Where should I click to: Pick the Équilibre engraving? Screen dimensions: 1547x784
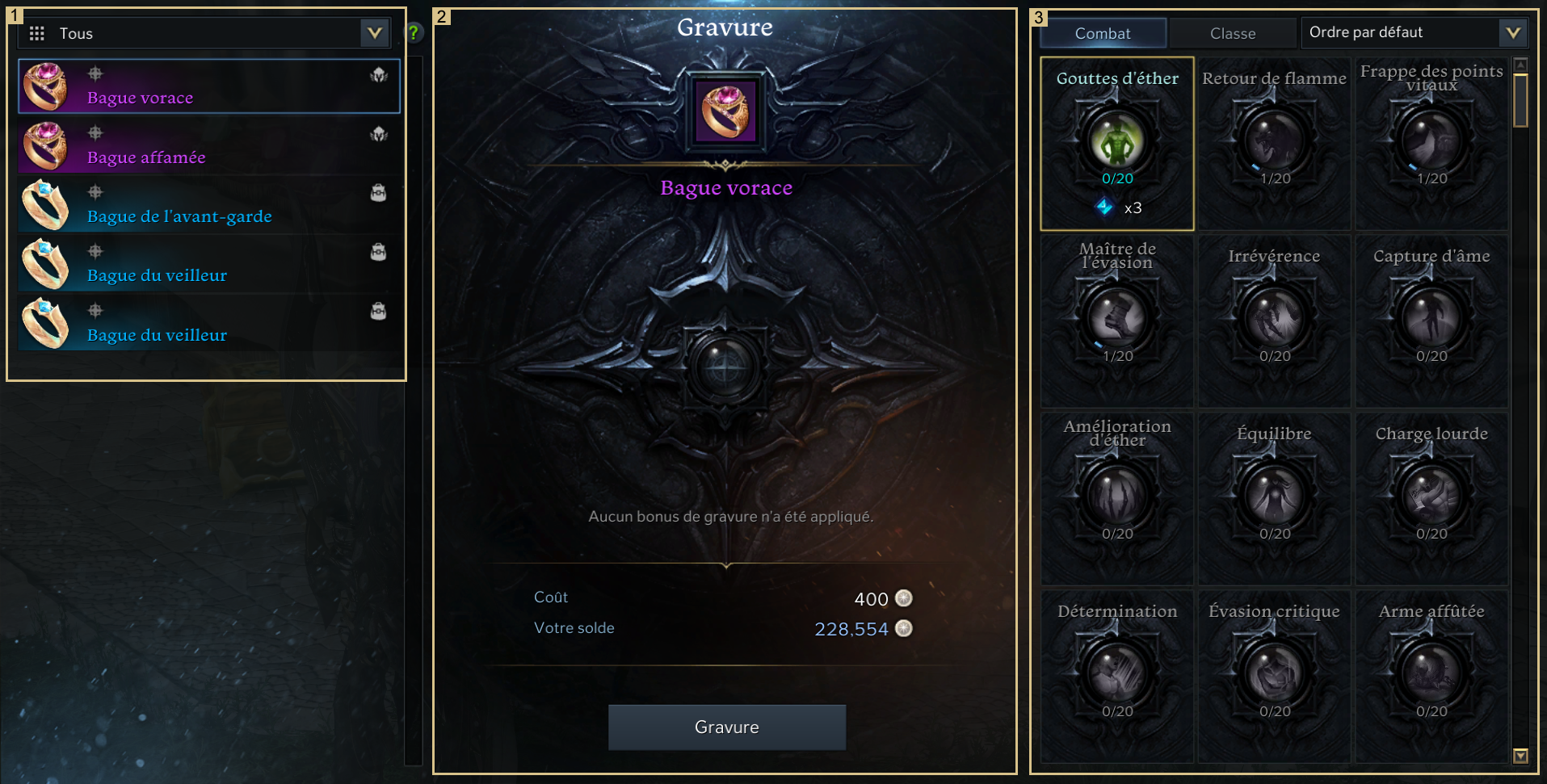point(1274,497)
